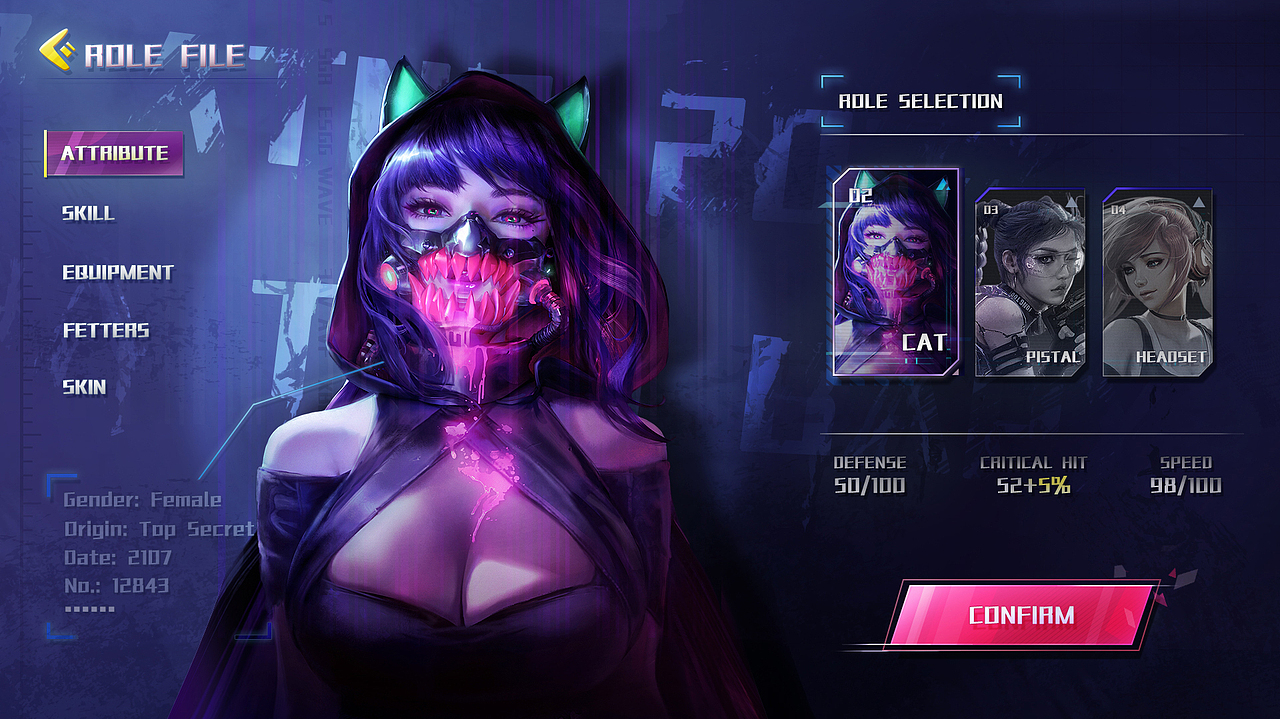Pick the Headset character card
The width and height of the screenshot is (1280, 719).
click(x=1157, y=283)
